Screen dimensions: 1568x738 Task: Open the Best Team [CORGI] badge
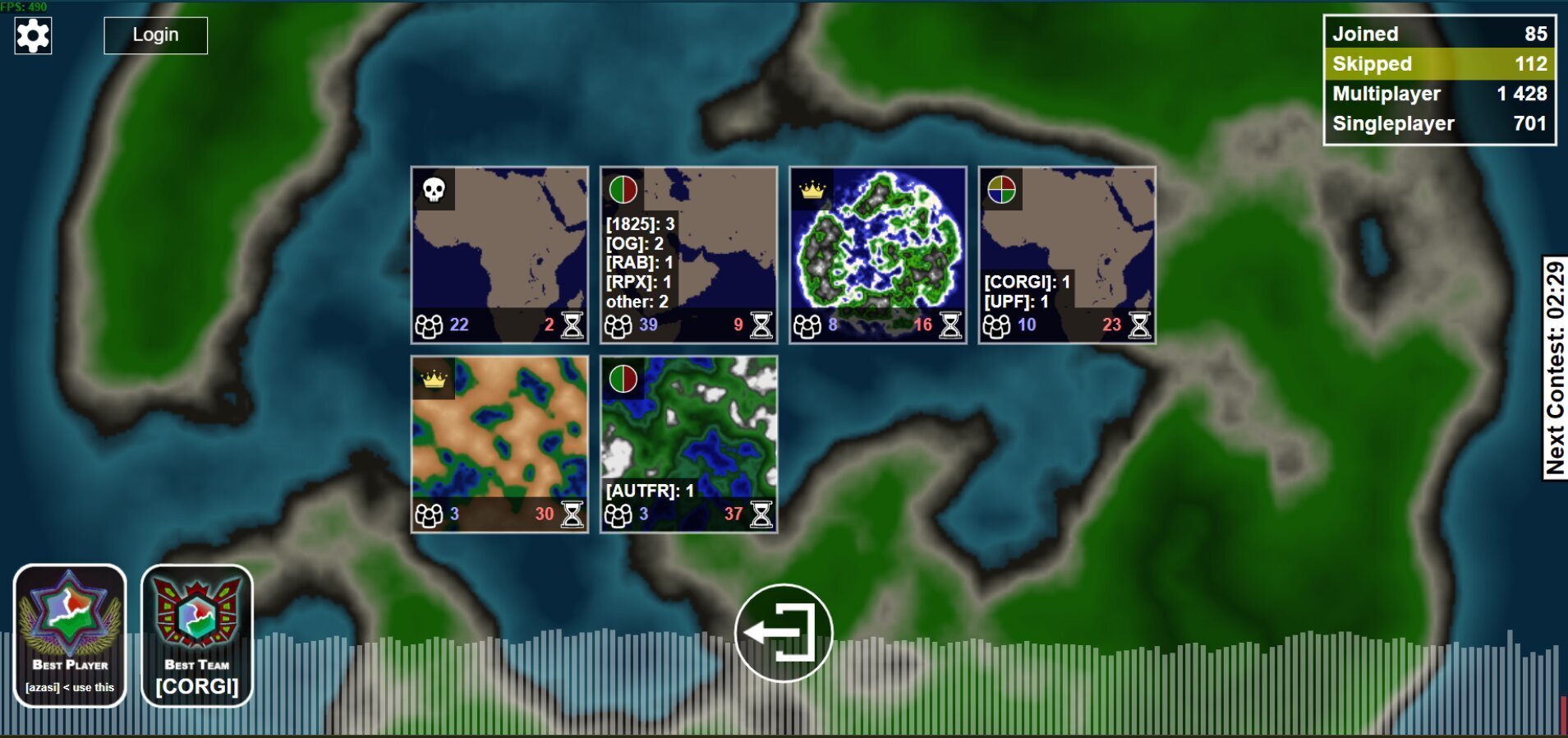[x=197, y=635]
